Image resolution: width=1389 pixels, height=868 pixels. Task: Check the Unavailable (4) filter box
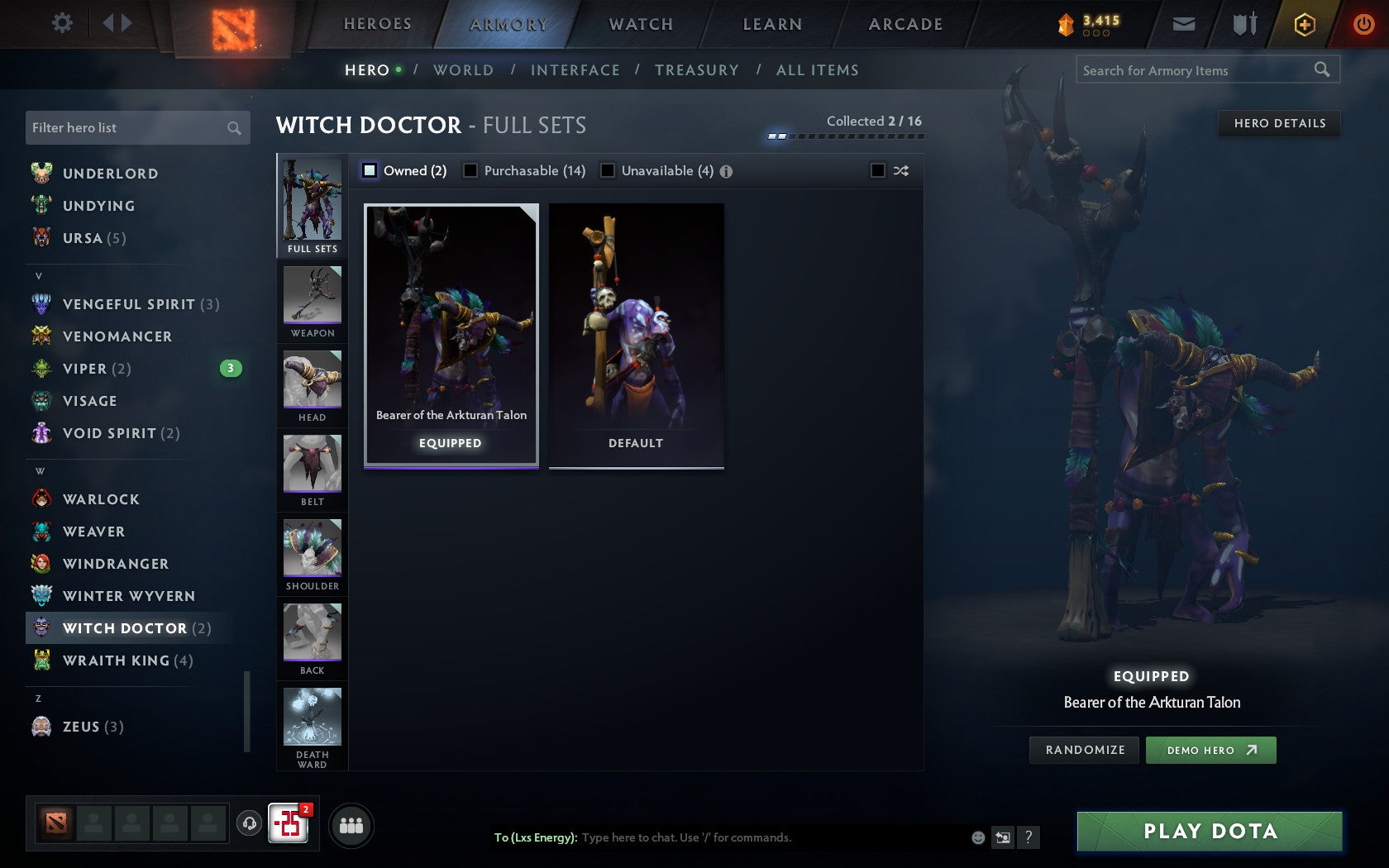pyautogui.click(x=609, y=170)
